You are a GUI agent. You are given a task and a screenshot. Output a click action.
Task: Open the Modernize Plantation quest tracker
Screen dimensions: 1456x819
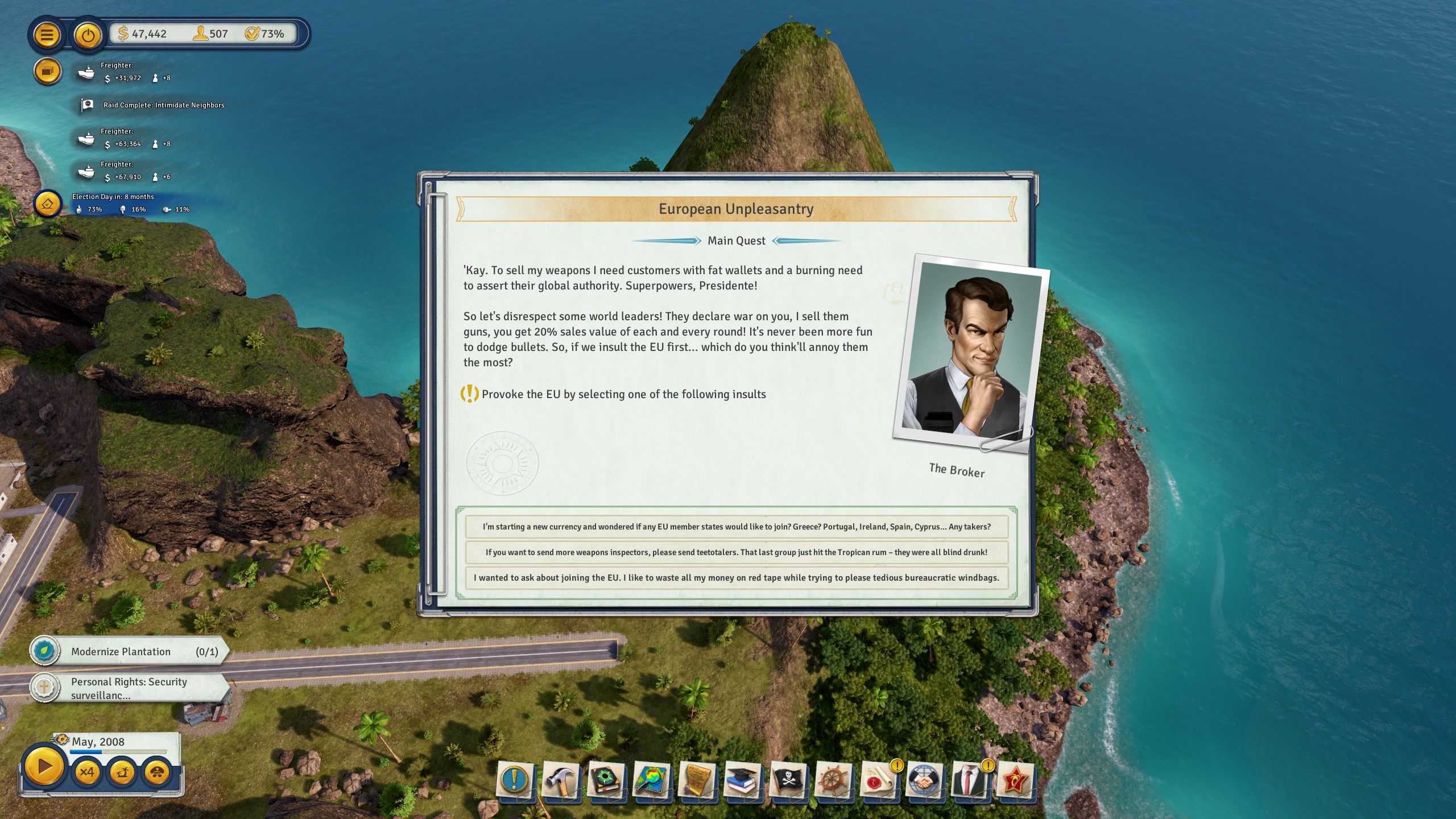tap(130, 652)
